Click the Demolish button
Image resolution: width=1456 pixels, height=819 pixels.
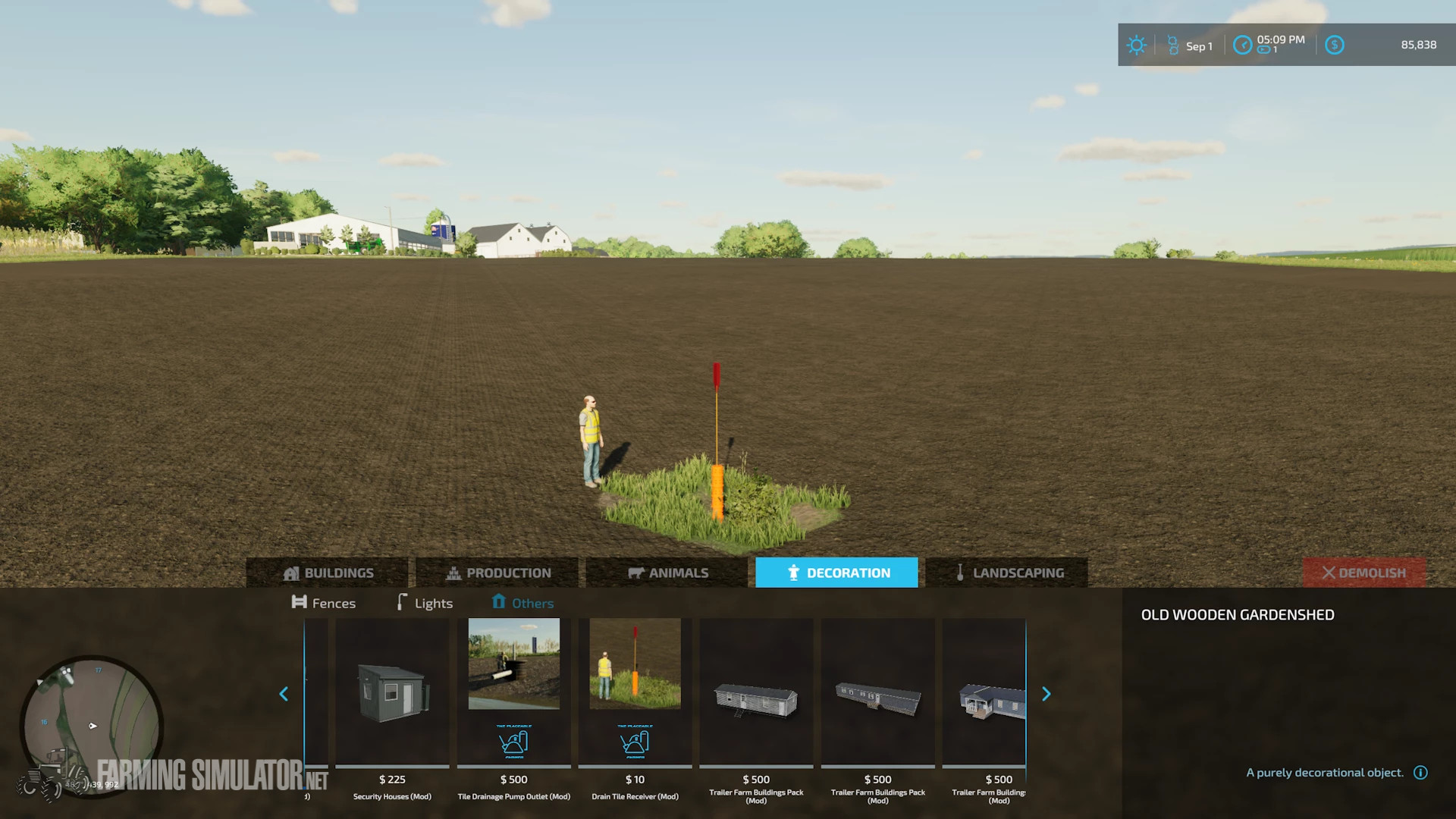(1364, 573)
